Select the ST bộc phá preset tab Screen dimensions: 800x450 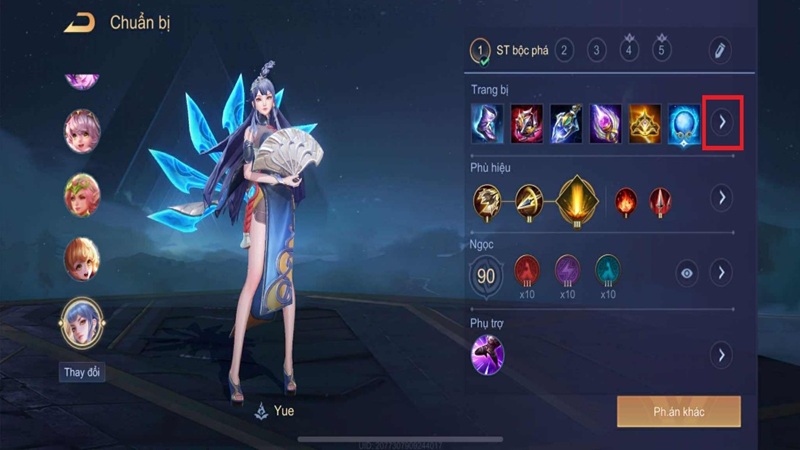click(x=508, y=49)
